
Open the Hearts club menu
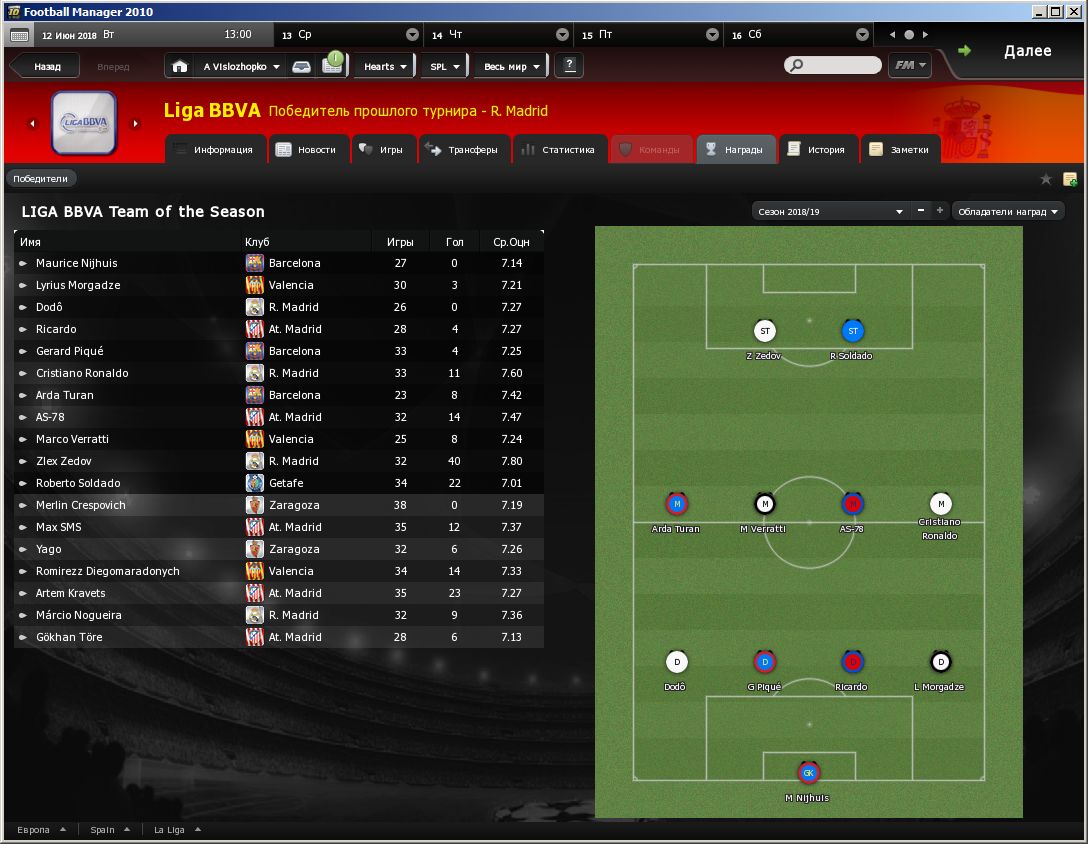click(x=385, y=67)
